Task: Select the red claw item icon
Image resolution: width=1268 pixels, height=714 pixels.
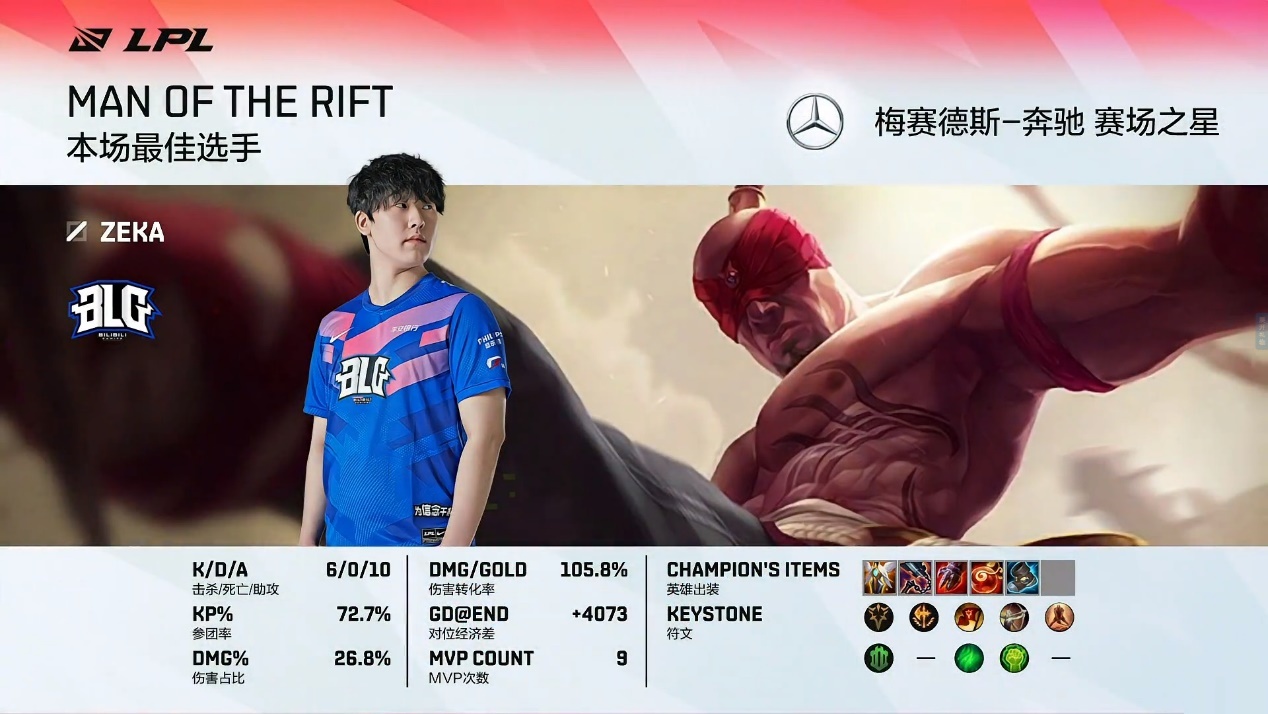Action: click(x=951, y=578)
